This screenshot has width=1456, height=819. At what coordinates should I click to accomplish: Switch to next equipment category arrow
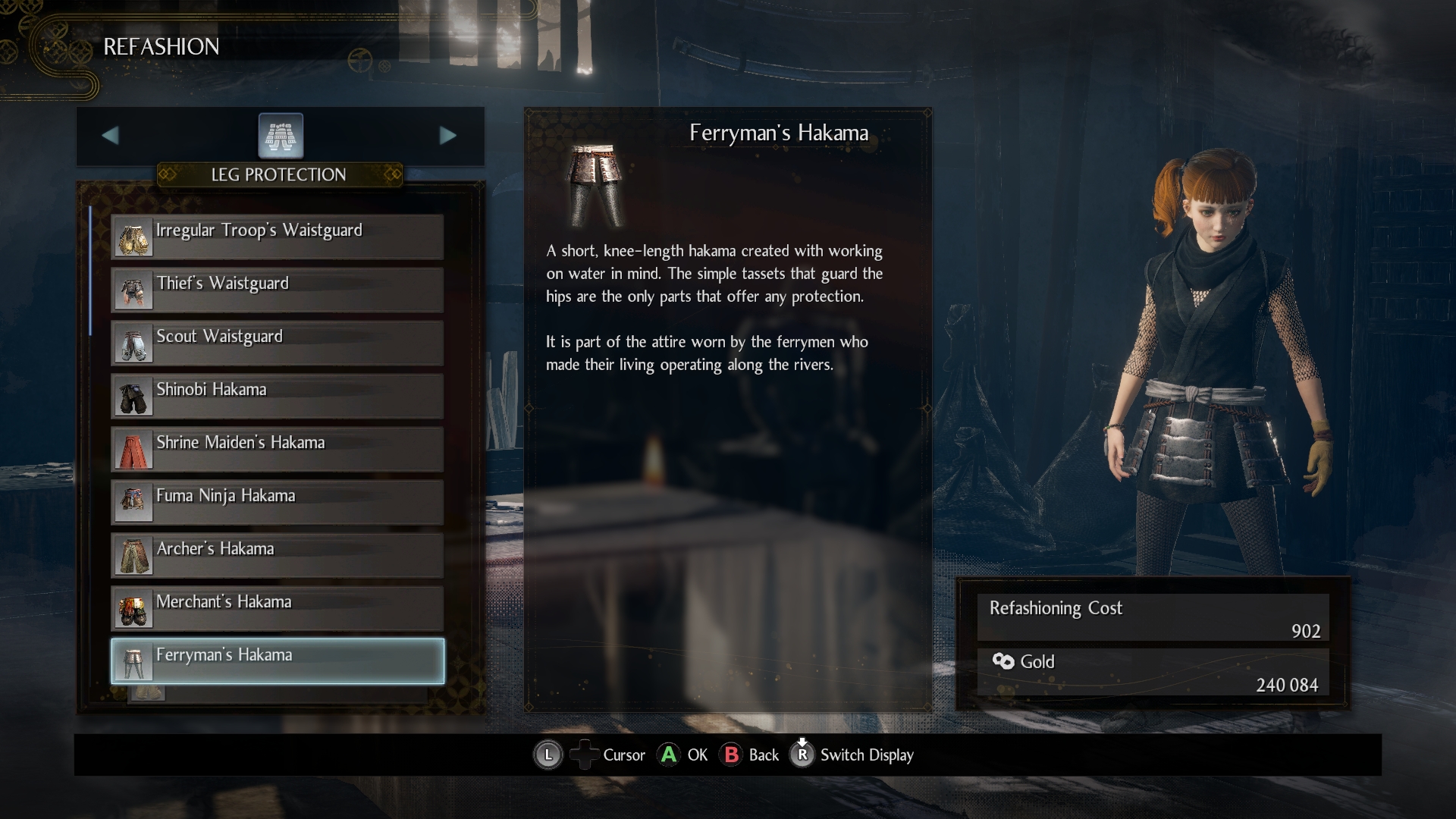pos(447,136)
